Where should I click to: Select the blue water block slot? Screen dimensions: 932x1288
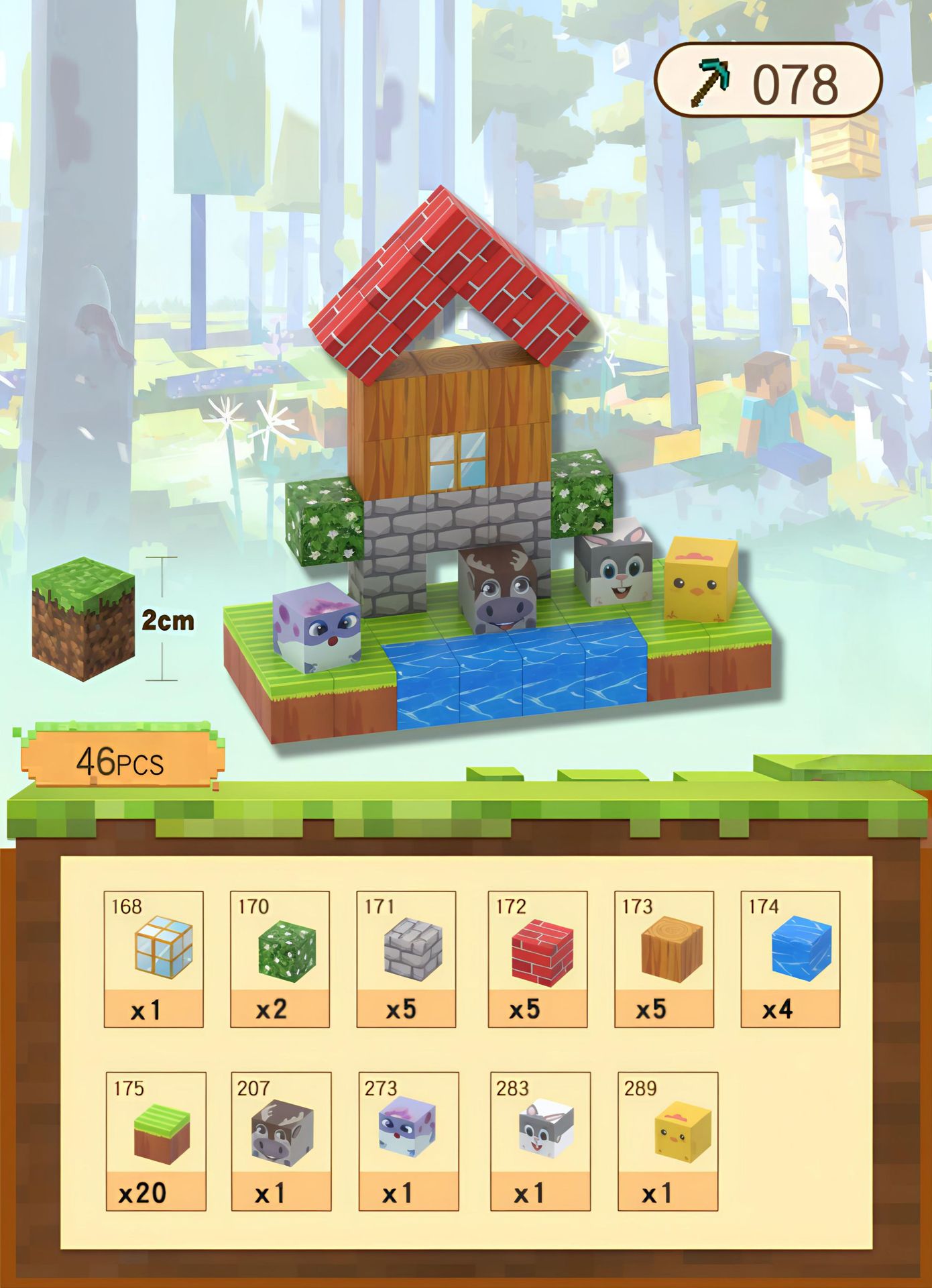point(791,959)
